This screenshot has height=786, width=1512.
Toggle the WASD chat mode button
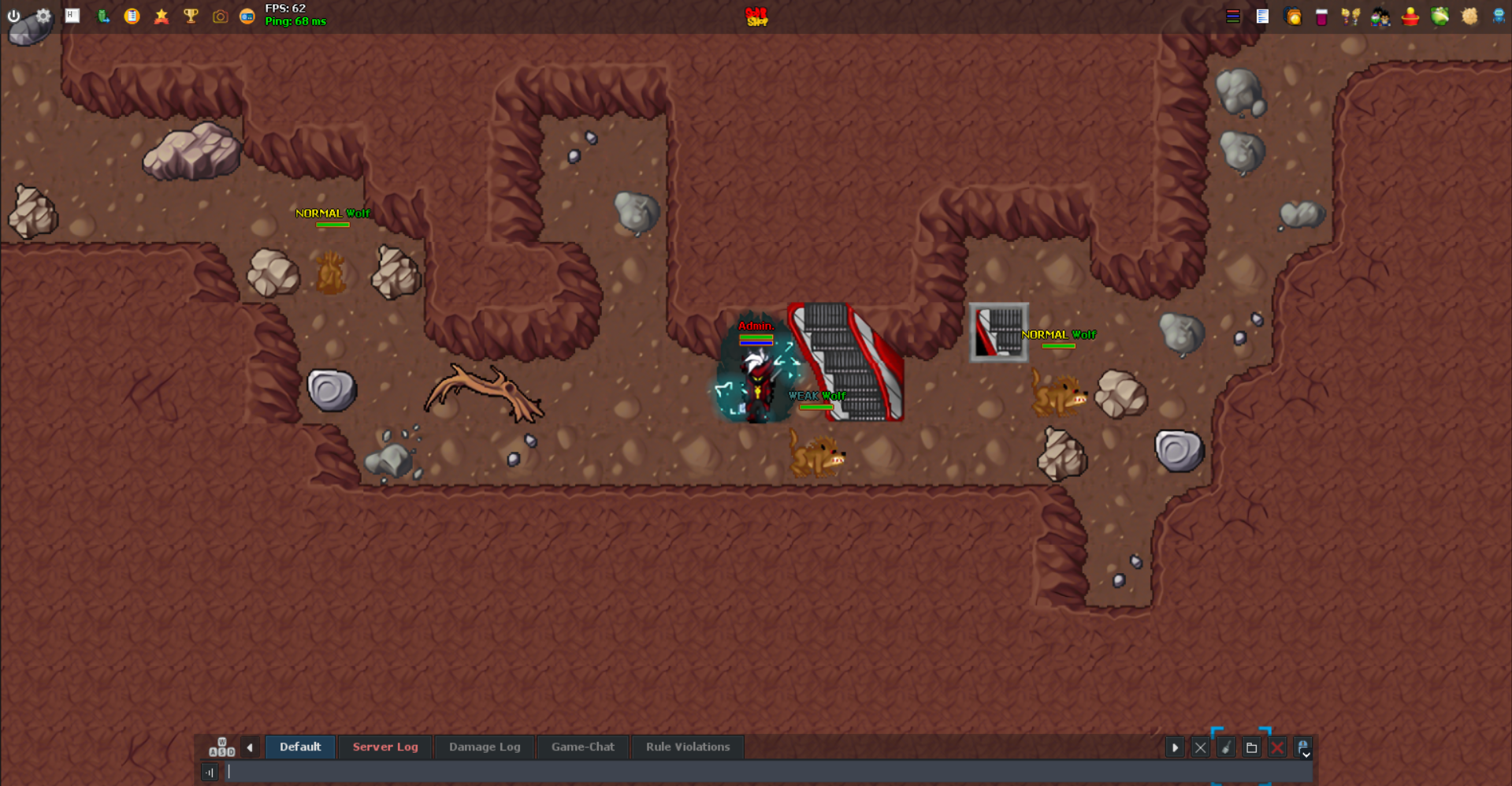pyautogui.click(x=221, y=747)
